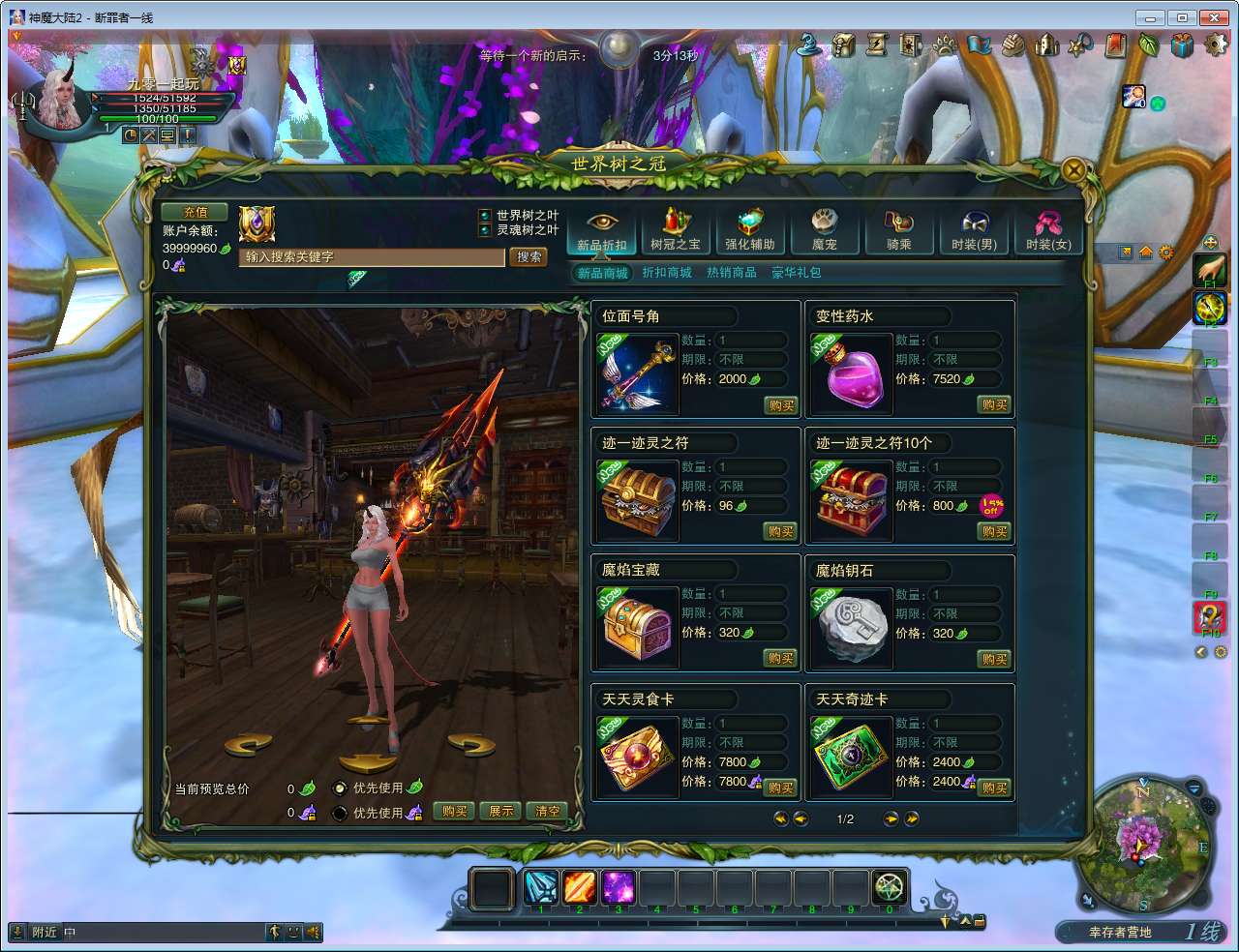Screen dimensions: 1239x952
Task: Click the 展示 display button under preview
Action: (x=500, y=812)
